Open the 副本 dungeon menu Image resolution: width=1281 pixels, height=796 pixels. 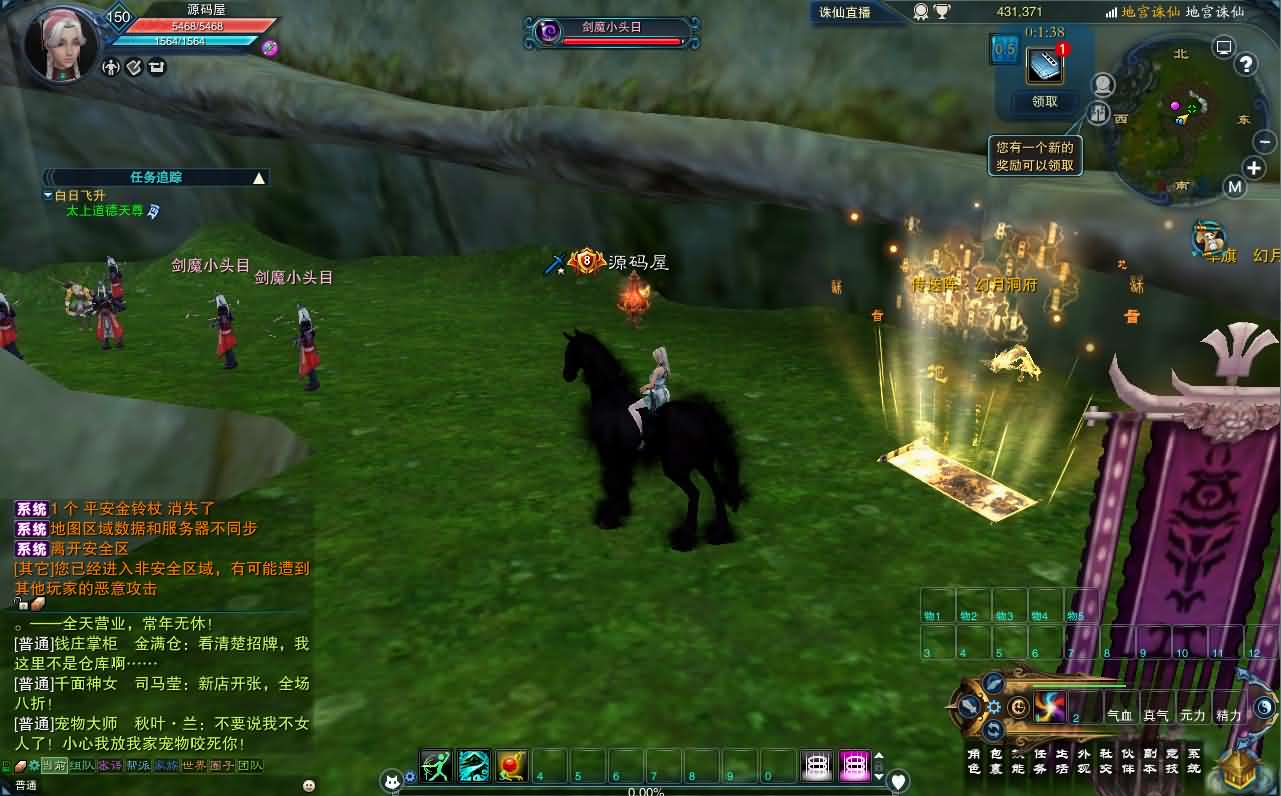pos(1149,761)
